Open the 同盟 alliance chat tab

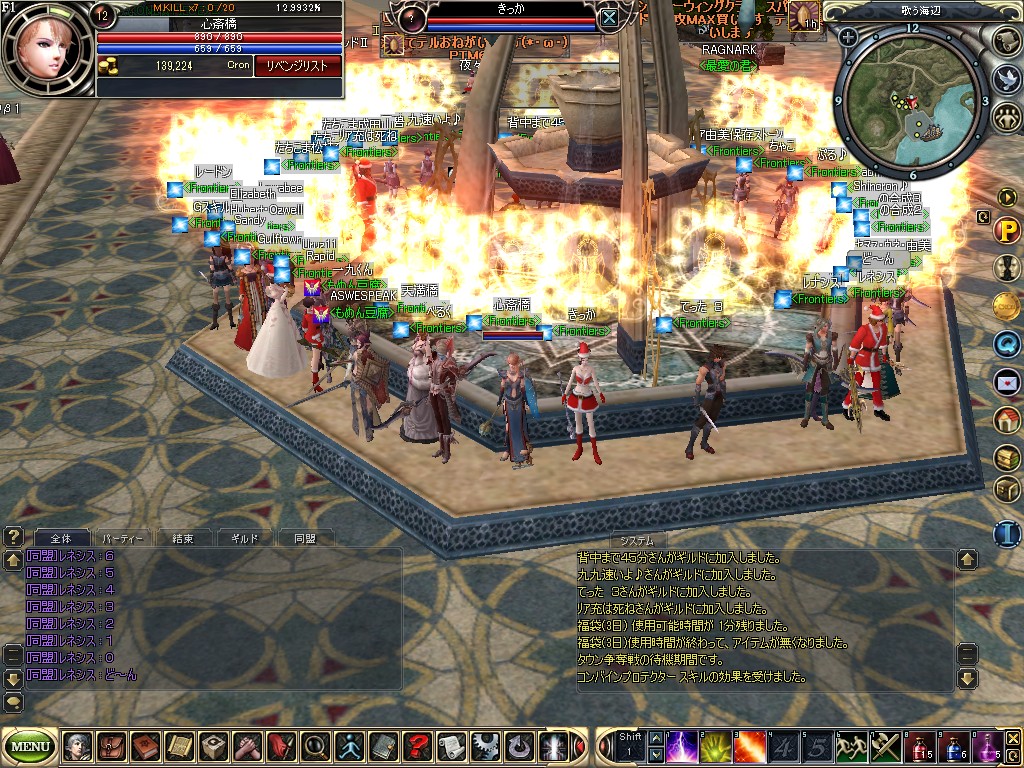(x=304, y=538)
